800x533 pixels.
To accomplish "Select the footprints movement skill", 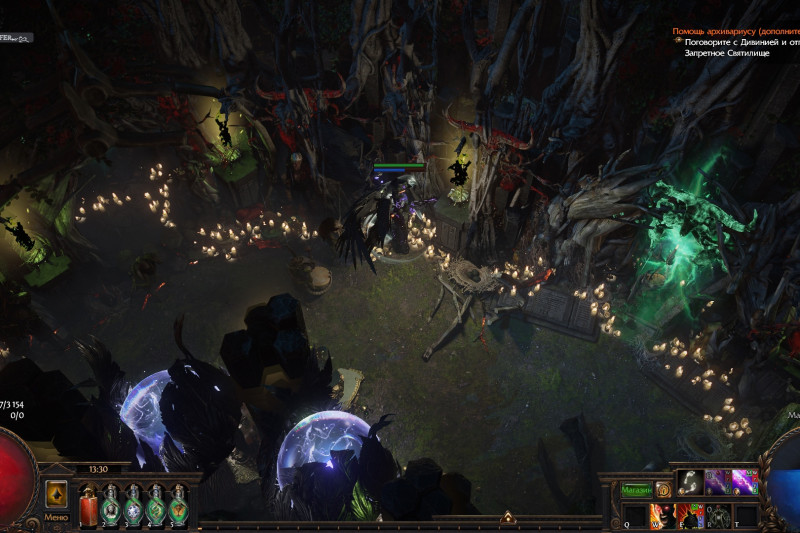I will tap(690, 482).
